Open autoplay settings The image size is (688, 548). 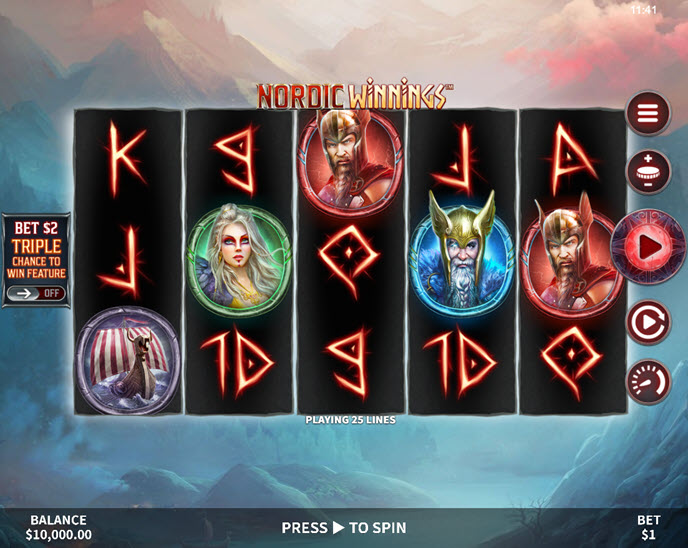point(648,323)
